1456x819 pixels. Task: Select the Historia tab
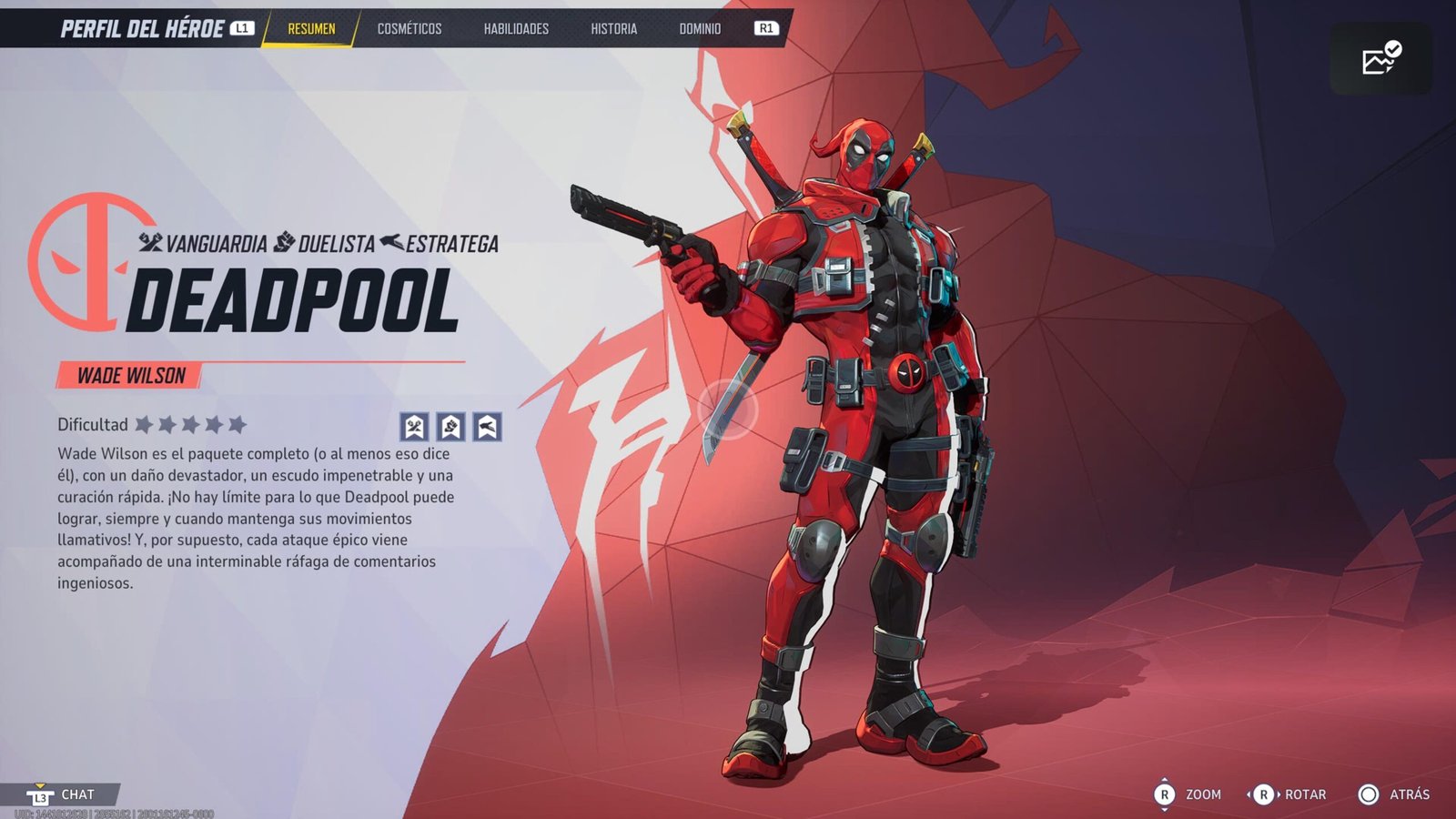click(613, 29)
